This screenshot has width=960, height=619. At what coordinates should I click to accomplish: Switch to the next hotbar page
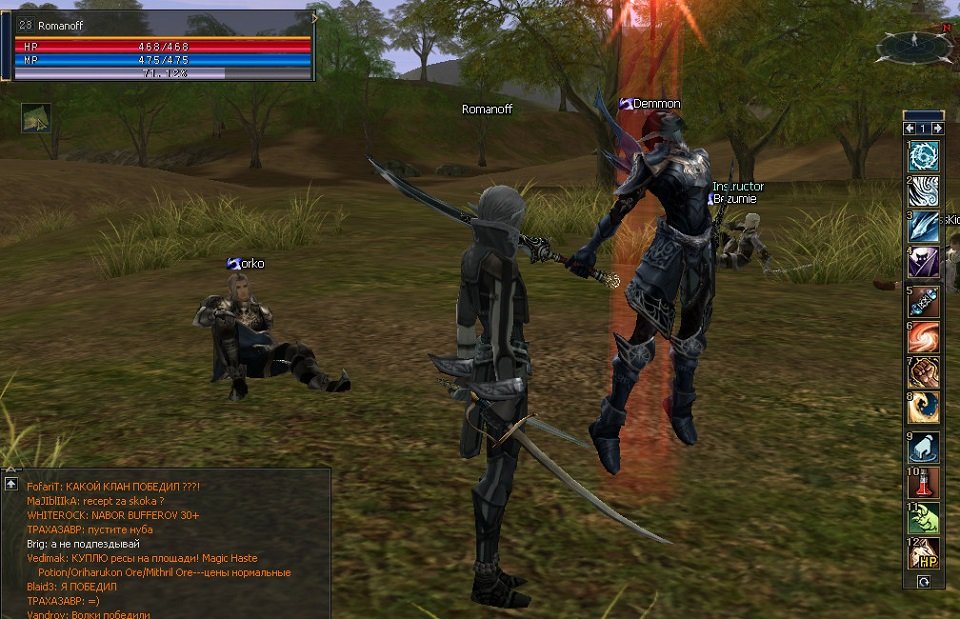pos(937,129)
